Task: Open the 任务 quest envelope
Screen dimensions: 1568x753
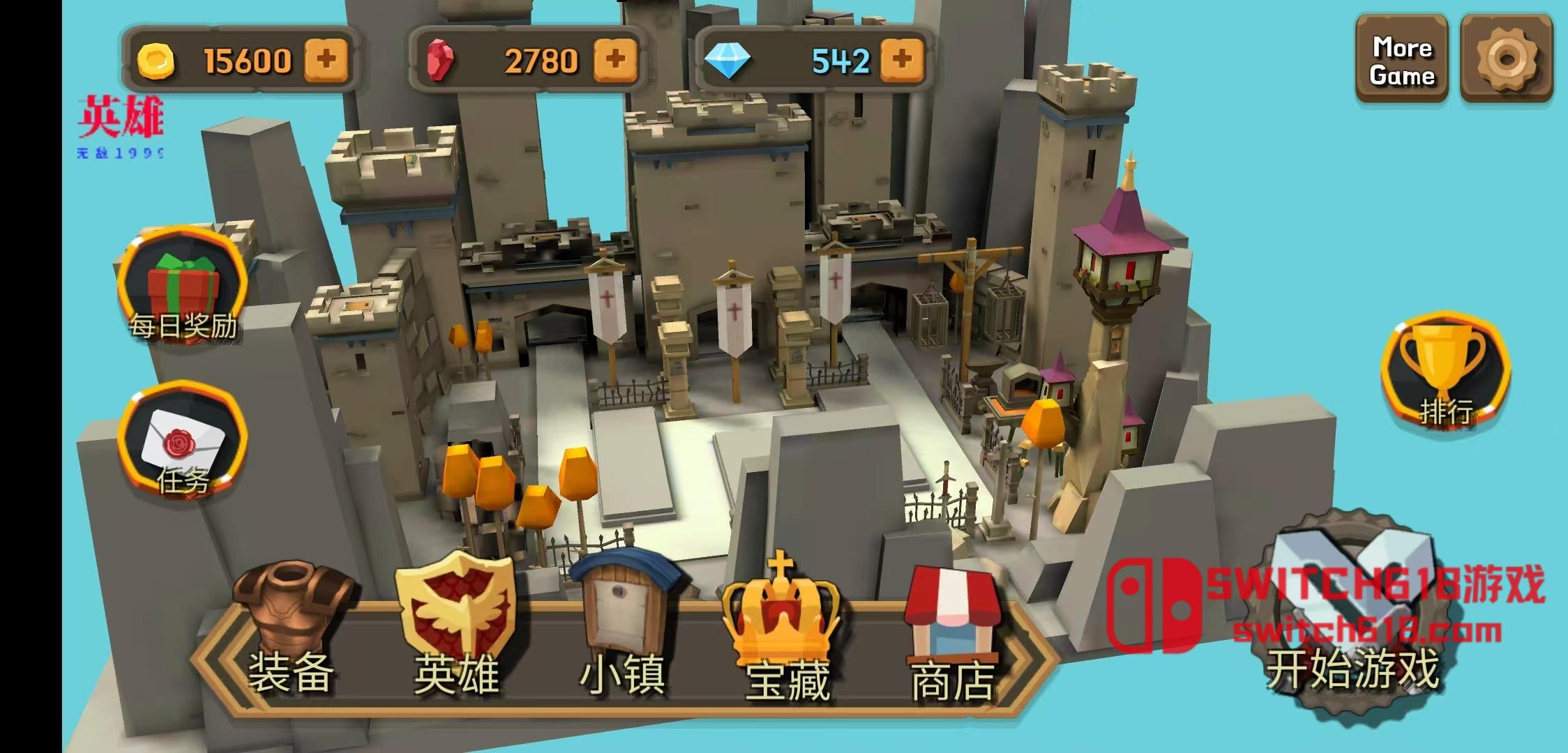Action: (183, 443)
